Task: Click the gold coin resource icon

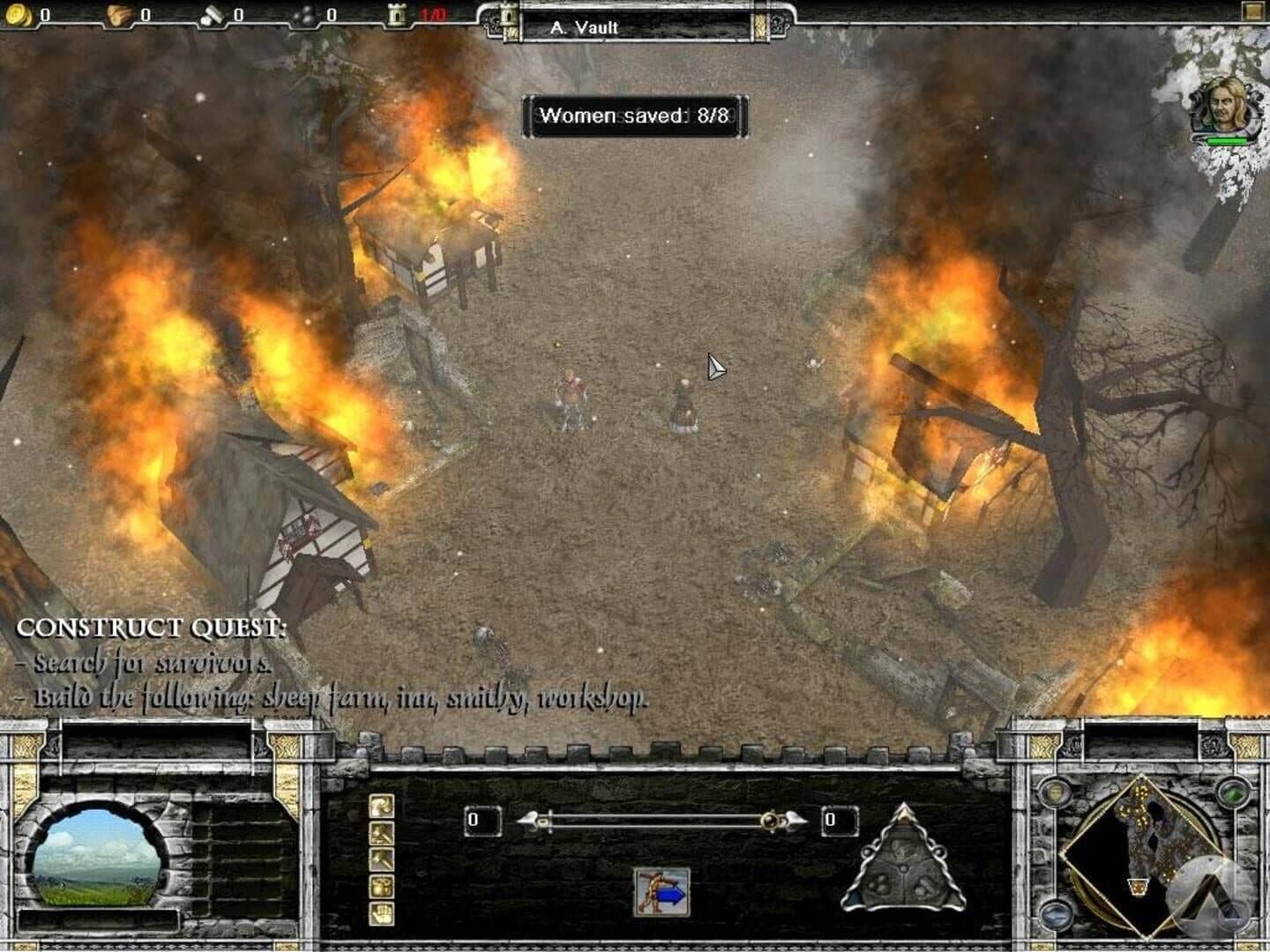Action: tap(16, 15)
